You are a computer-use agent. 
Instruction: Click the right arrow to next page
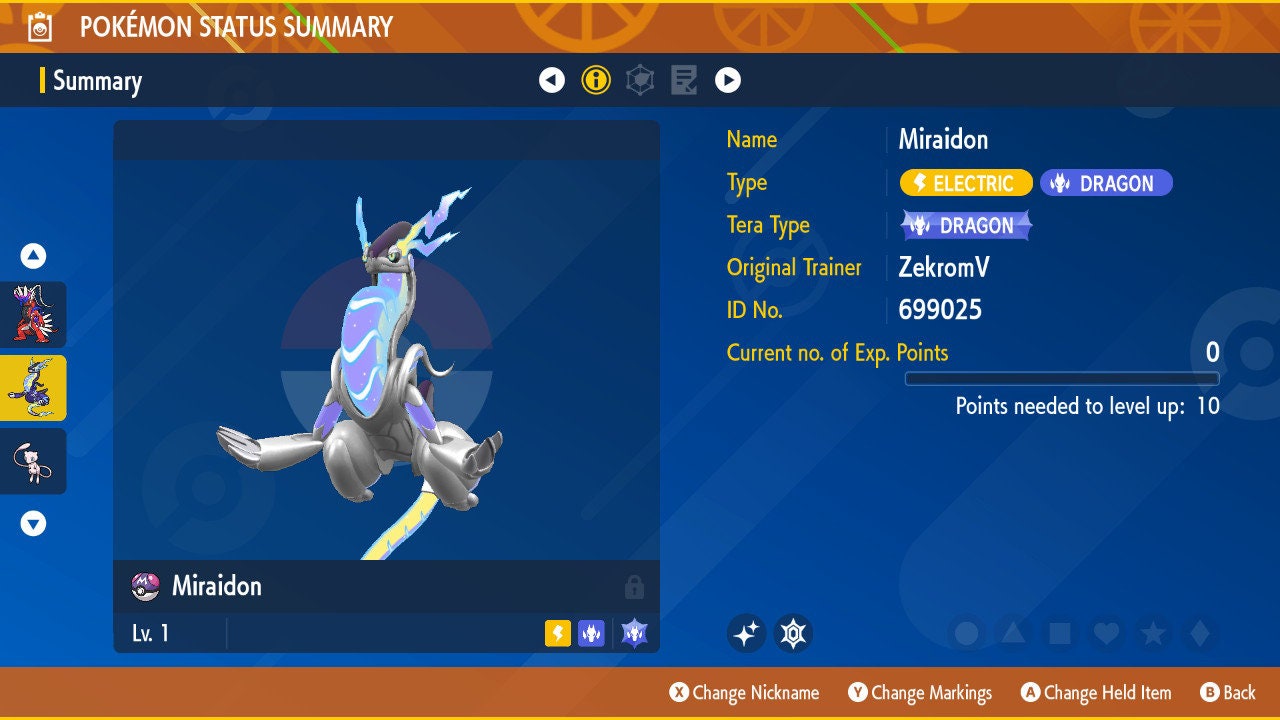[728, 79]
